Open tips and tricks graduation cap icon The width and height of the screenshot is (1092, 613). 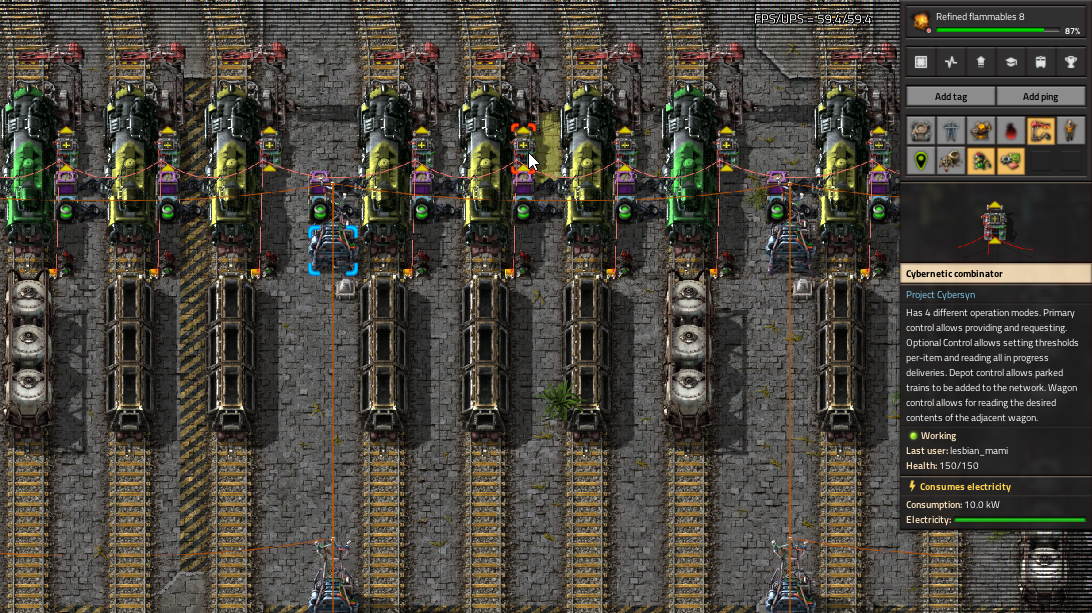coord(1011,62)
